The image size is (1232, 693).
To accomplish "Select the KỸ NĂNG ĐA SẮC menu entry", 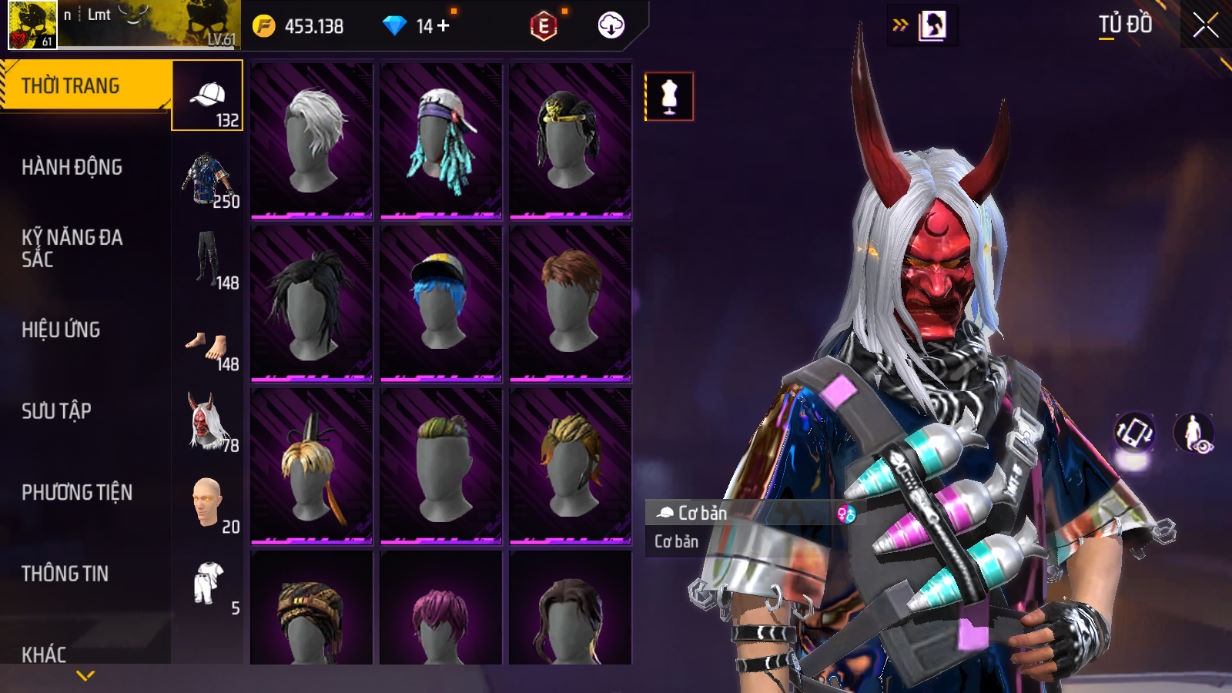I will click(x=72, y=248).
